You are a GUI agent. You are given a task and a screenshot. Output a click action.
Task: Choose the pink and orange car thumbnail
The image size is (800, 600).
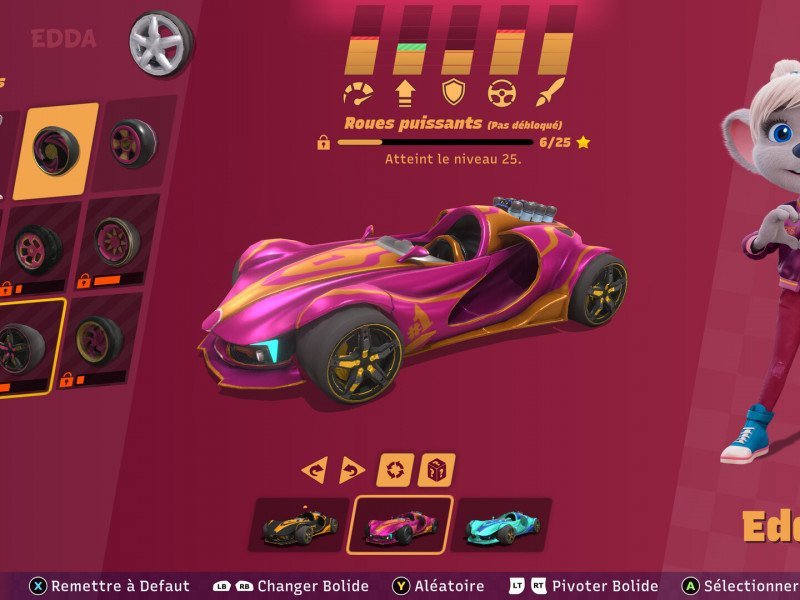click(x=399, y=525)
